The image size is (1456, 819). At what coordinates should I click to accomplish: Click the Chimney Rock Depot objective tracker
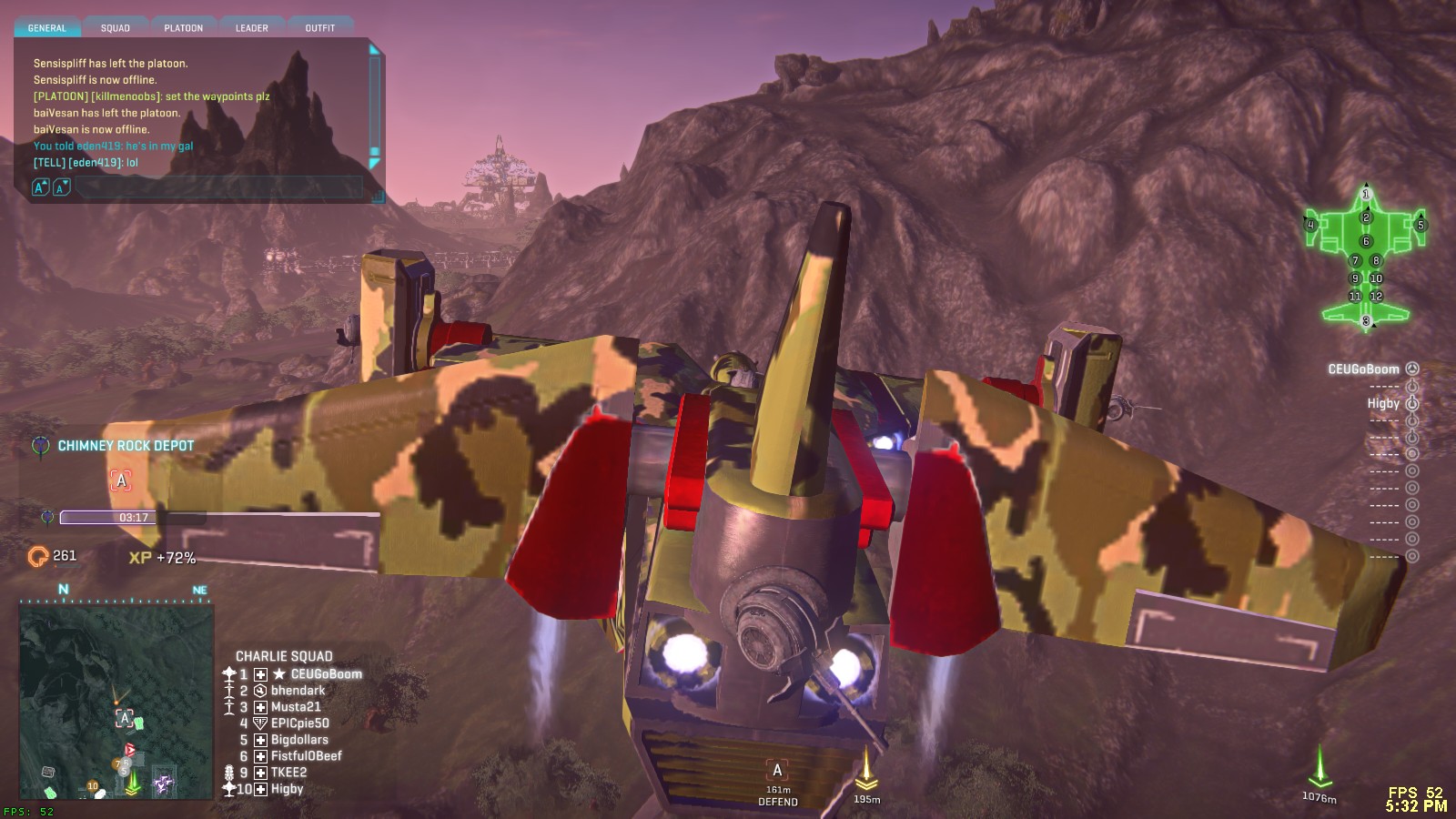click(126, 446)
